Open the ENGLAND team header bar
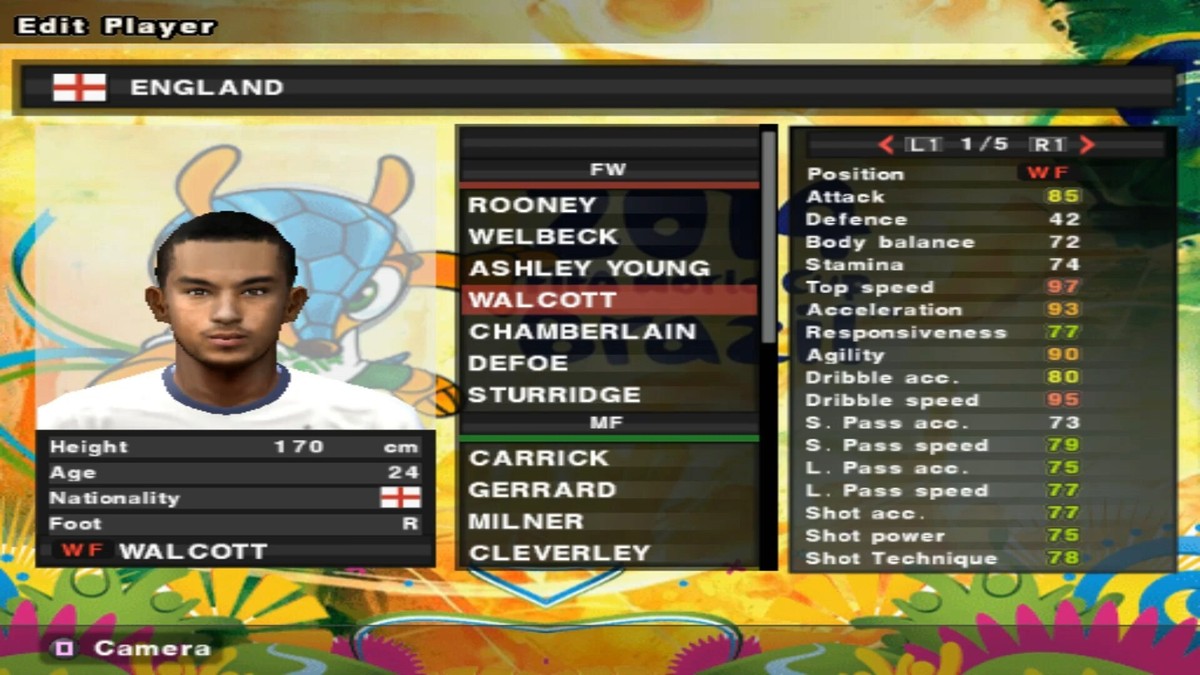Image resolution: width=1200 pixels, height=675 pixels. [x=600, y=88]
